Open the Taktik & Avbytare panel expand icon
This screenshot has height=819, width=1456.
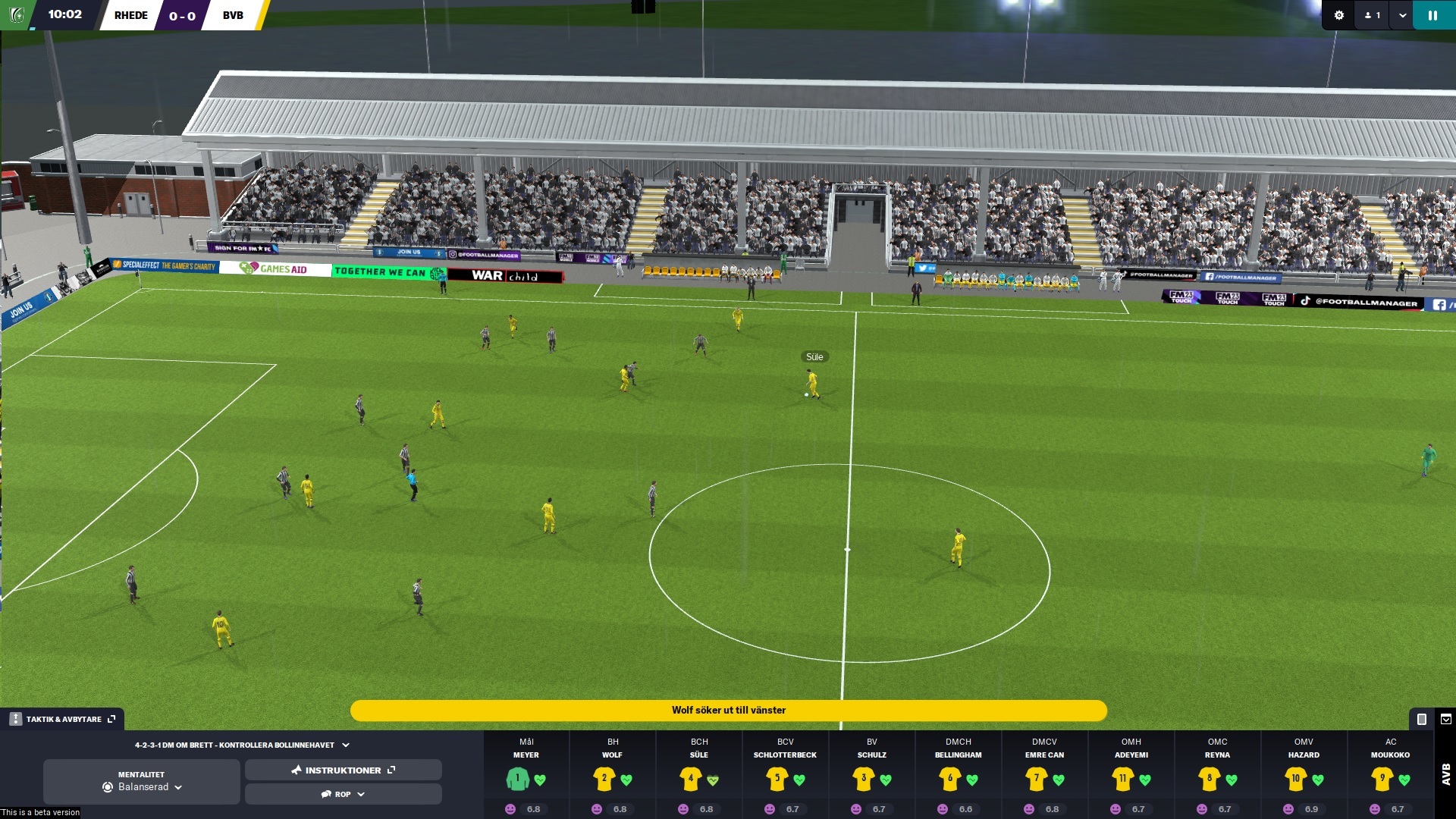pyautogui.click(x=111, y=718)
